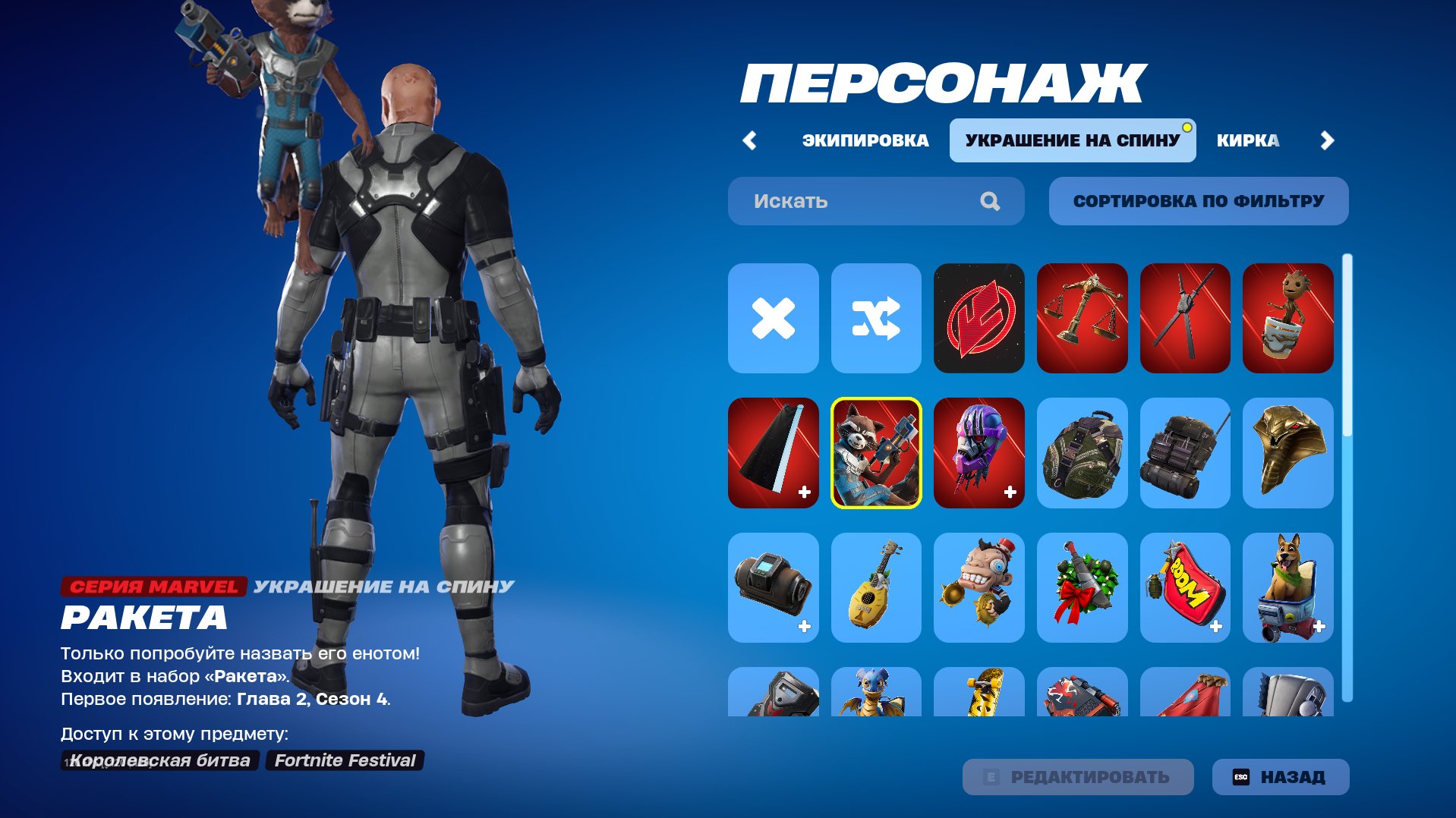
Task: Equip the BOOM comic backpack
Action: 1184,587
